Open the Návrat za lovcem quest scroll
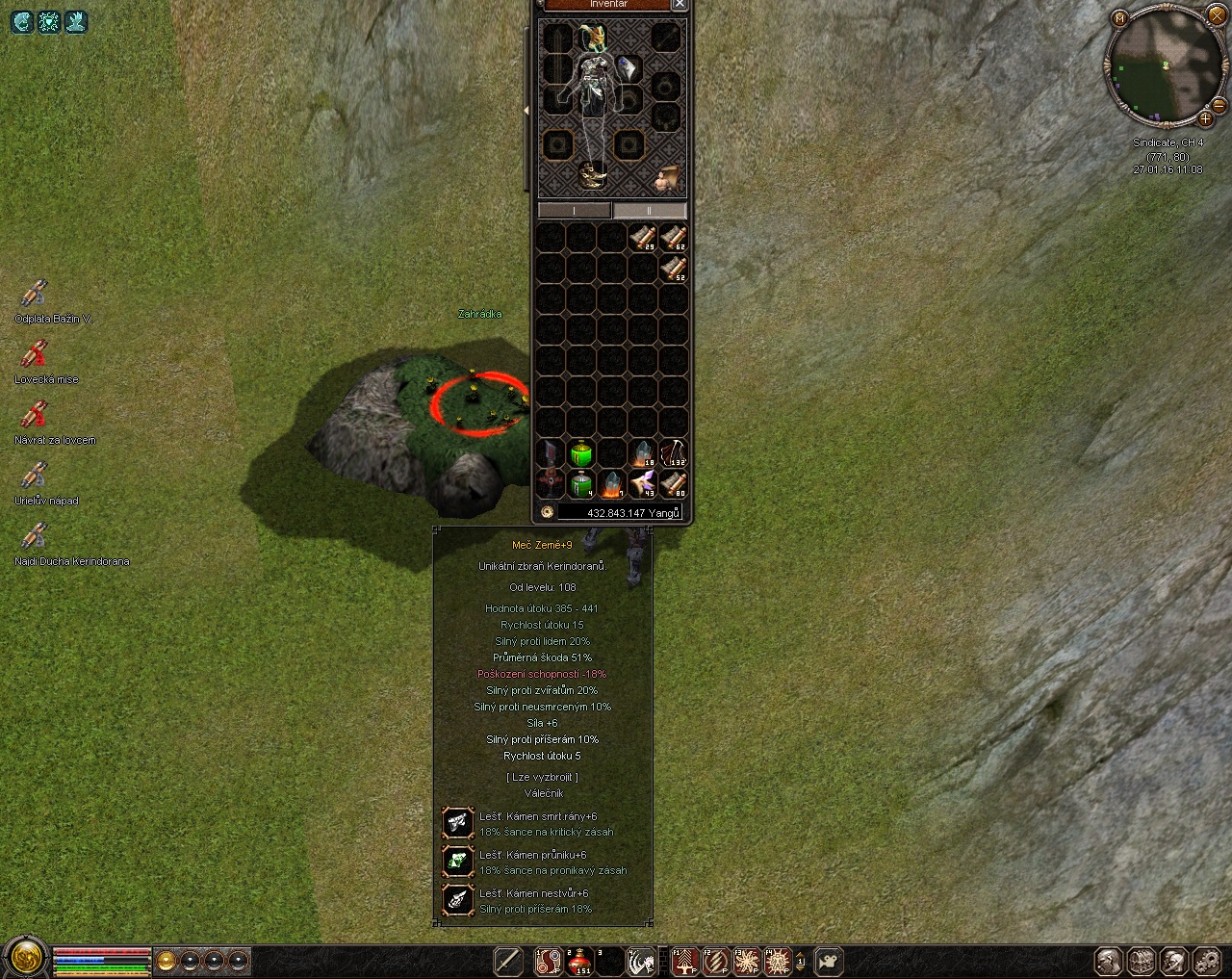Image resolution: width=1232 pixels, height=979 pixels. pyautogui.click(x=35, y=414)
